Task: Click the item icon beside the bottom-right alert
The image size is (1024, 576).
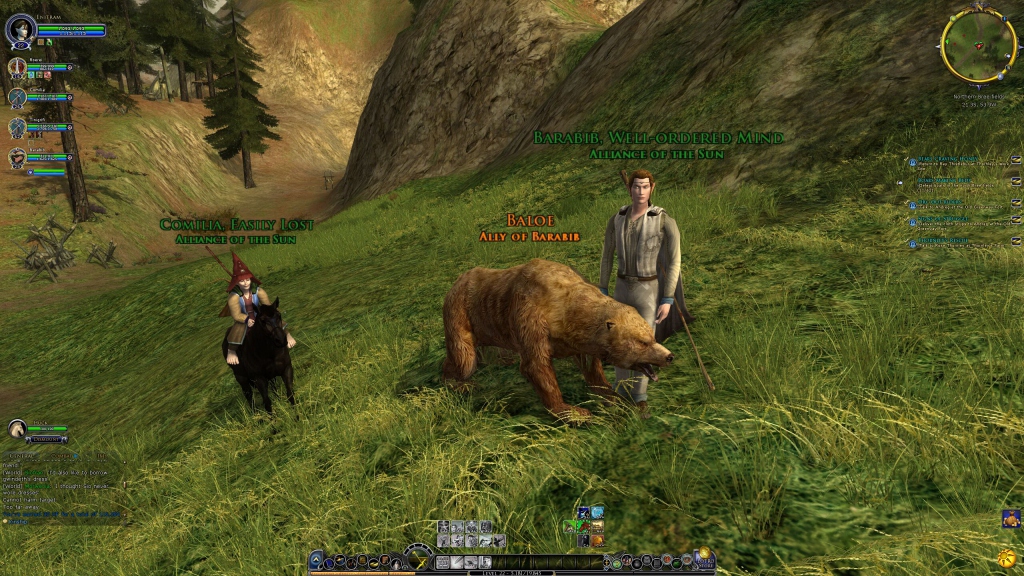Action: point(1010,518)
